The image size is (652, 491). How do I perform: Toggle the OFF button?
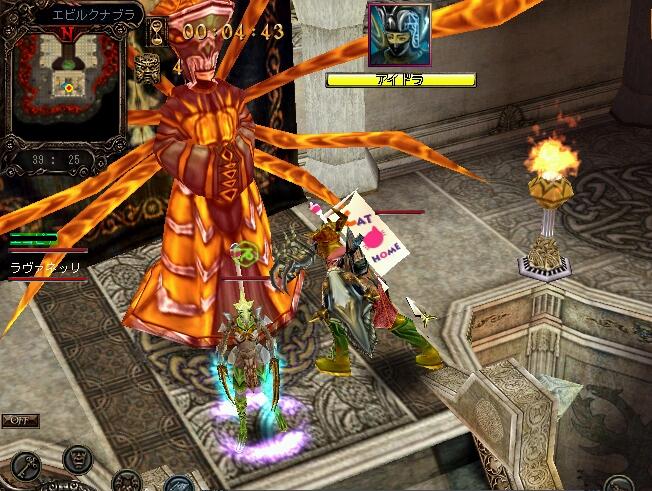coord(19,420)
